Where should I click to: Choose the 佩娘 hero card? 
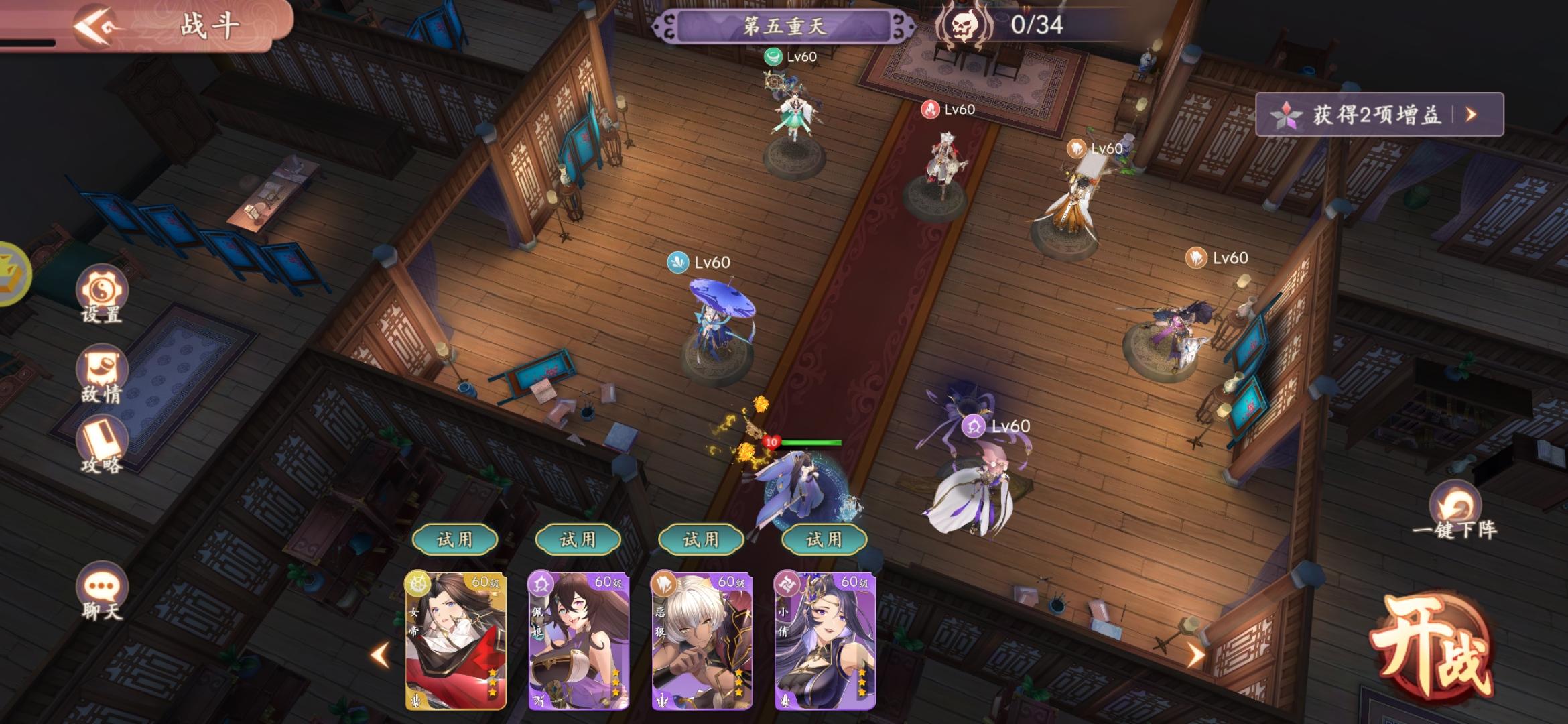tap(579, 640)
